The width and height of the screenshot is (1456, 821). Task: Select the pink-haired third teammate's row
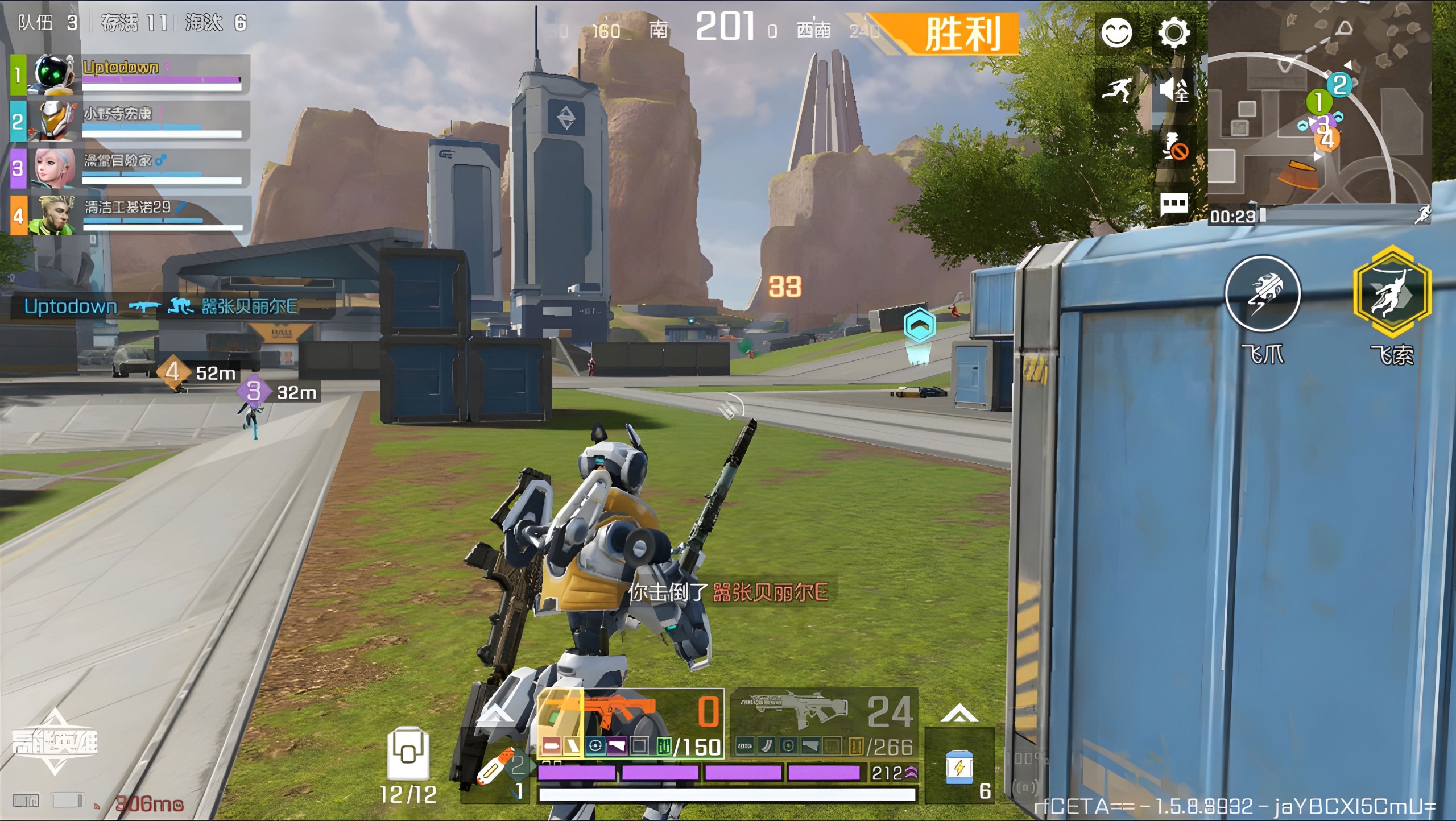coord(131,168)
